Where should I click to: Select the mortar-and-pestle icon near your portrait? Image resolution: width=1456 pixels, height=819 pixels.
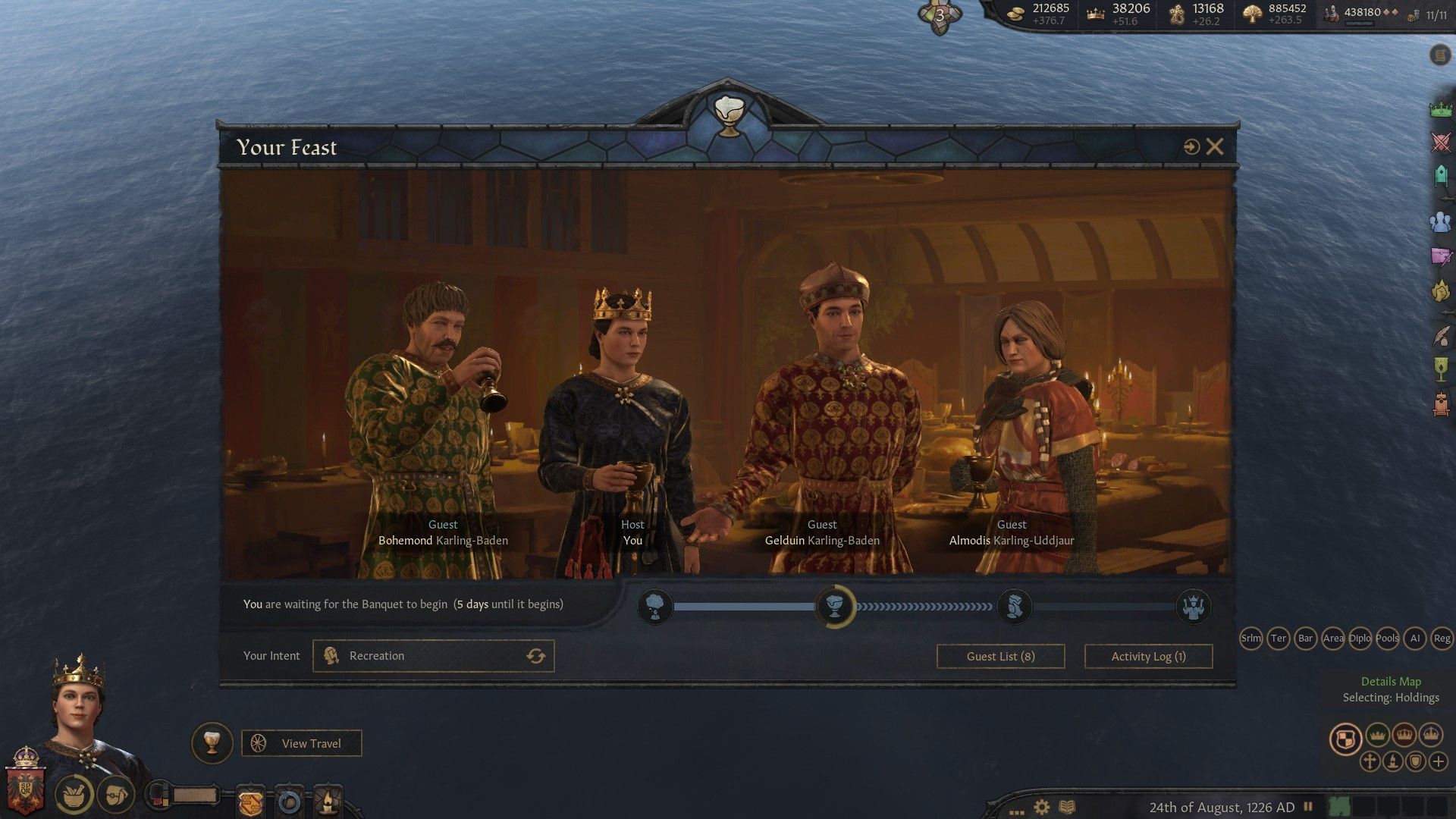(72, 795)
